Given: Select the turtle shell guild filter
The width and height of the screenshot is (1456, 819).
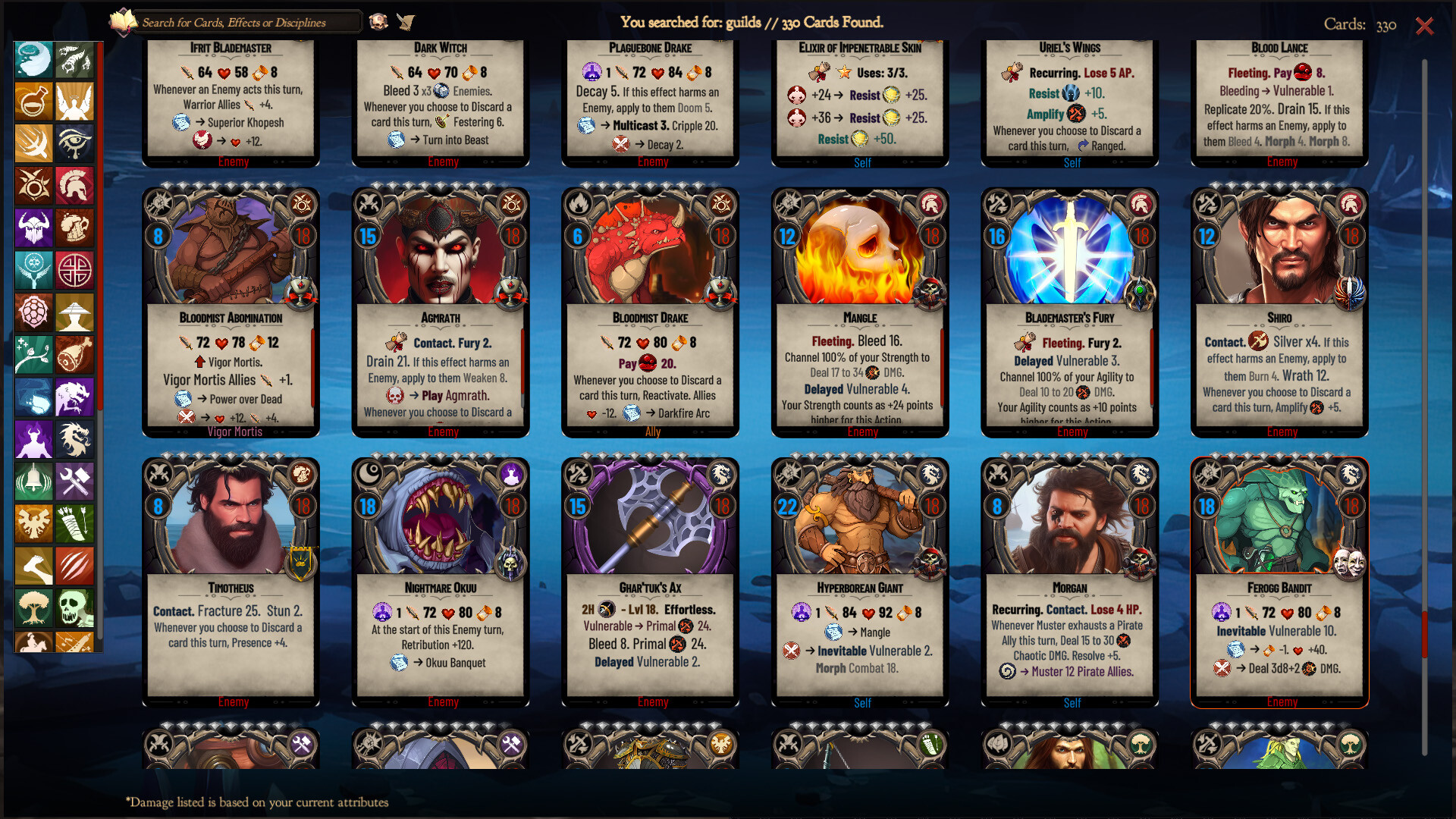Looking at the screenshot, I should (x=33, y=312).
